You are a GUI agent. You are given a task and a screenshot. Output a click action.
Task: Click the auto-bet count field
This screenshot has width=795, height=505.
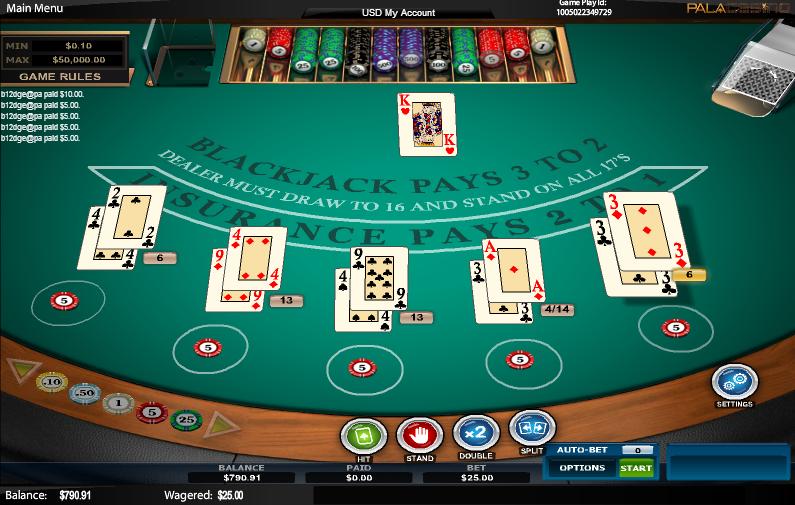[x=636, y=450]
